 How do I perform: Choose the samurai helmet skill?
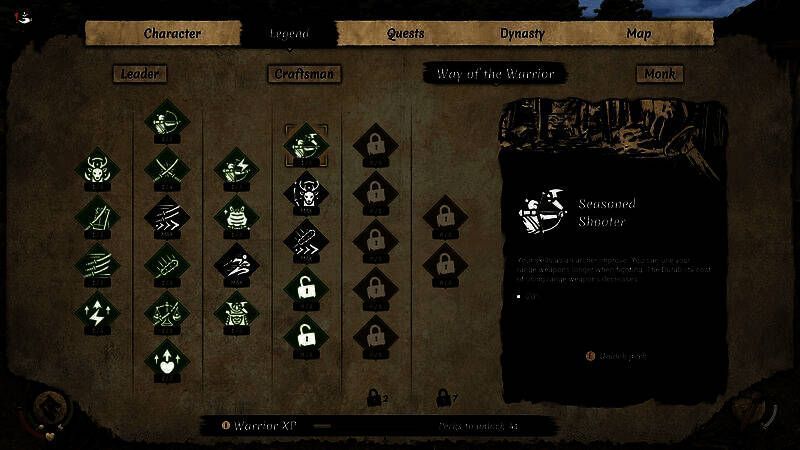pyautogui.click(x=232, y=312)
